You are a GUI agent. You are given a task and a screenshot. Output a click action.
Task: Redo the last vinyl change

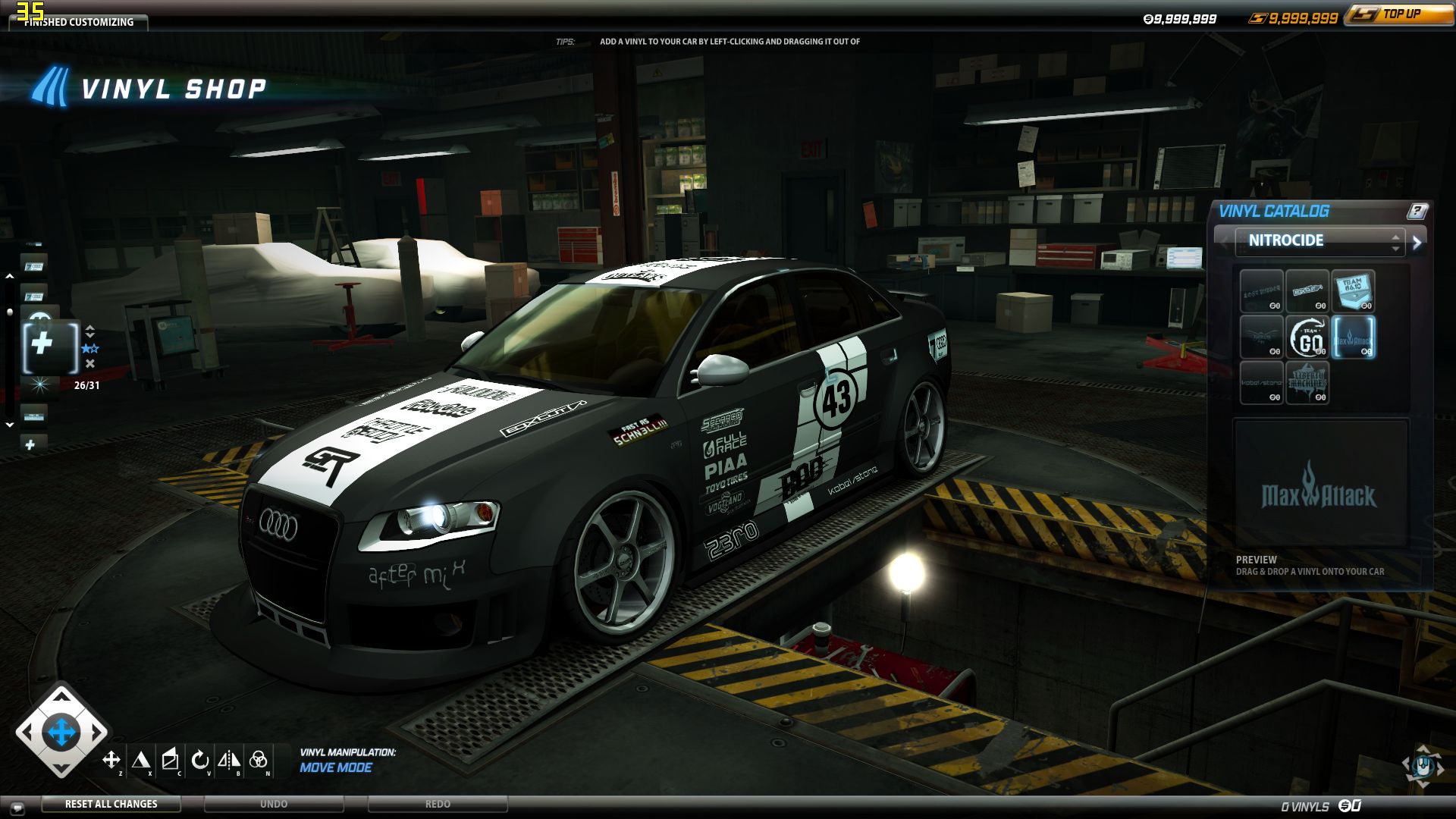[x=438, y=804]
